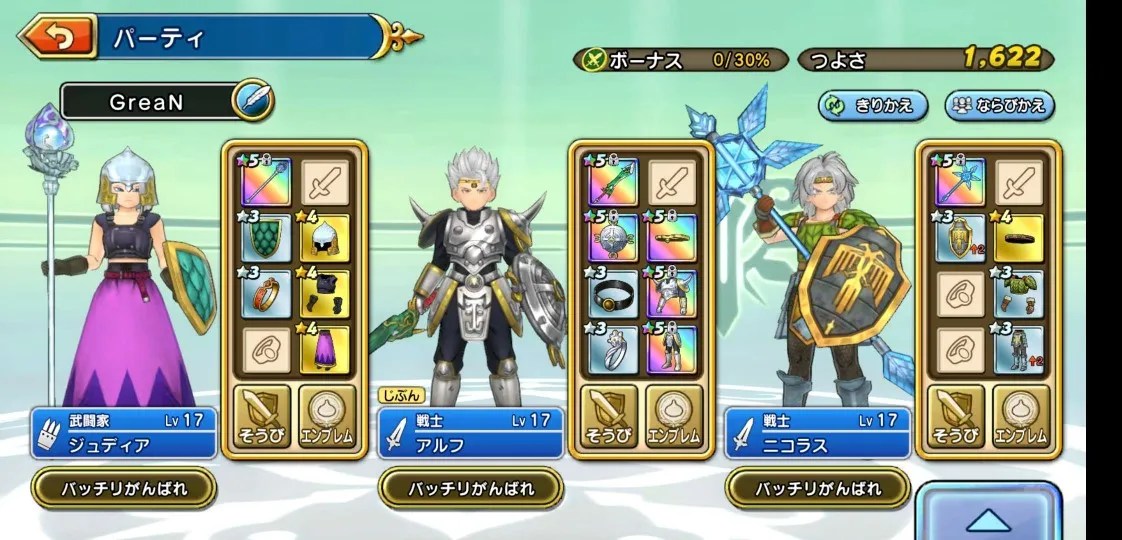
Task: Select Nicholas's ice staff weapon slot
Action: tap(960, 182)
